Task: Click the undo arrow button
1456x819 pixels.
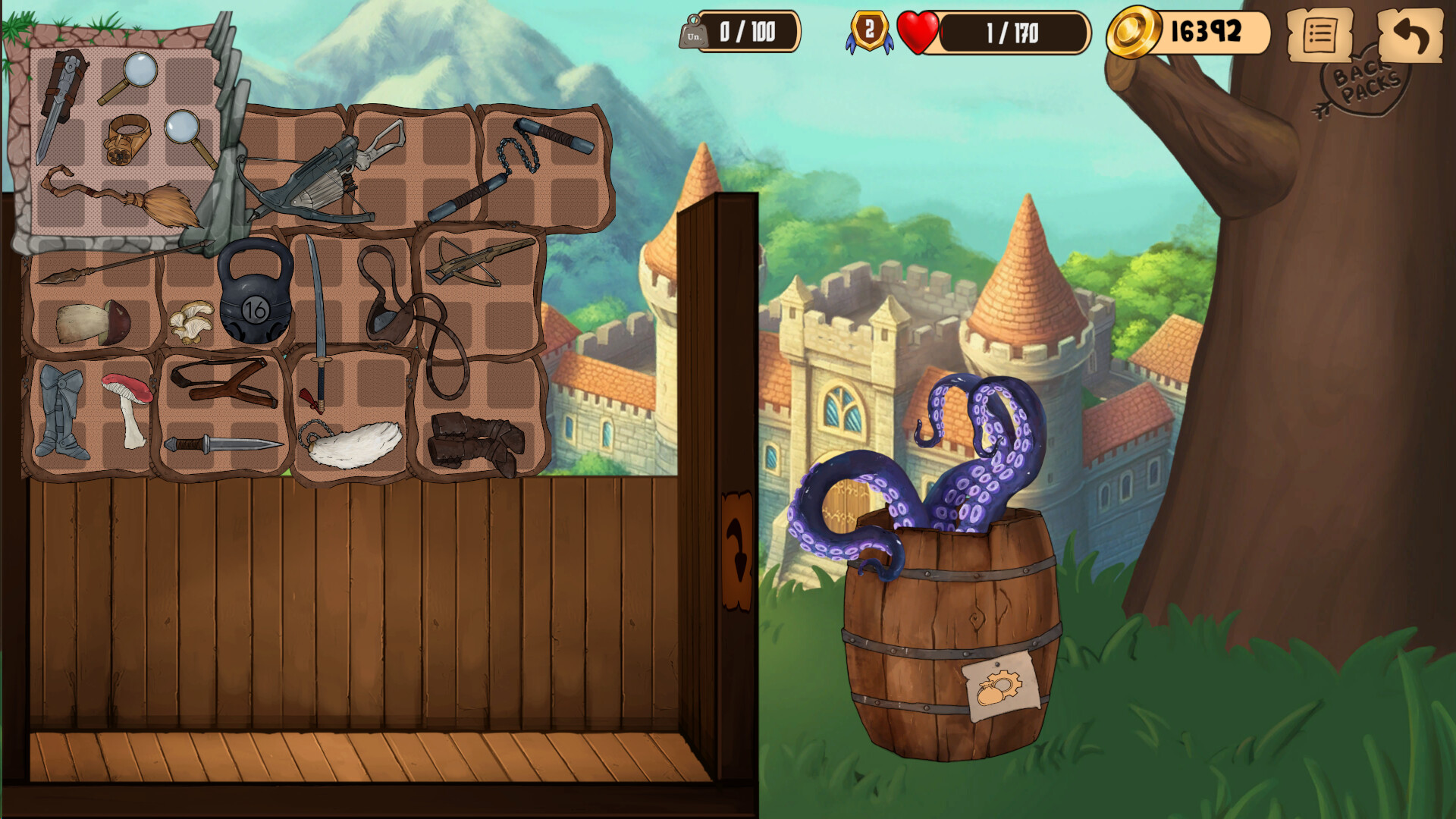Action: 1410,35
